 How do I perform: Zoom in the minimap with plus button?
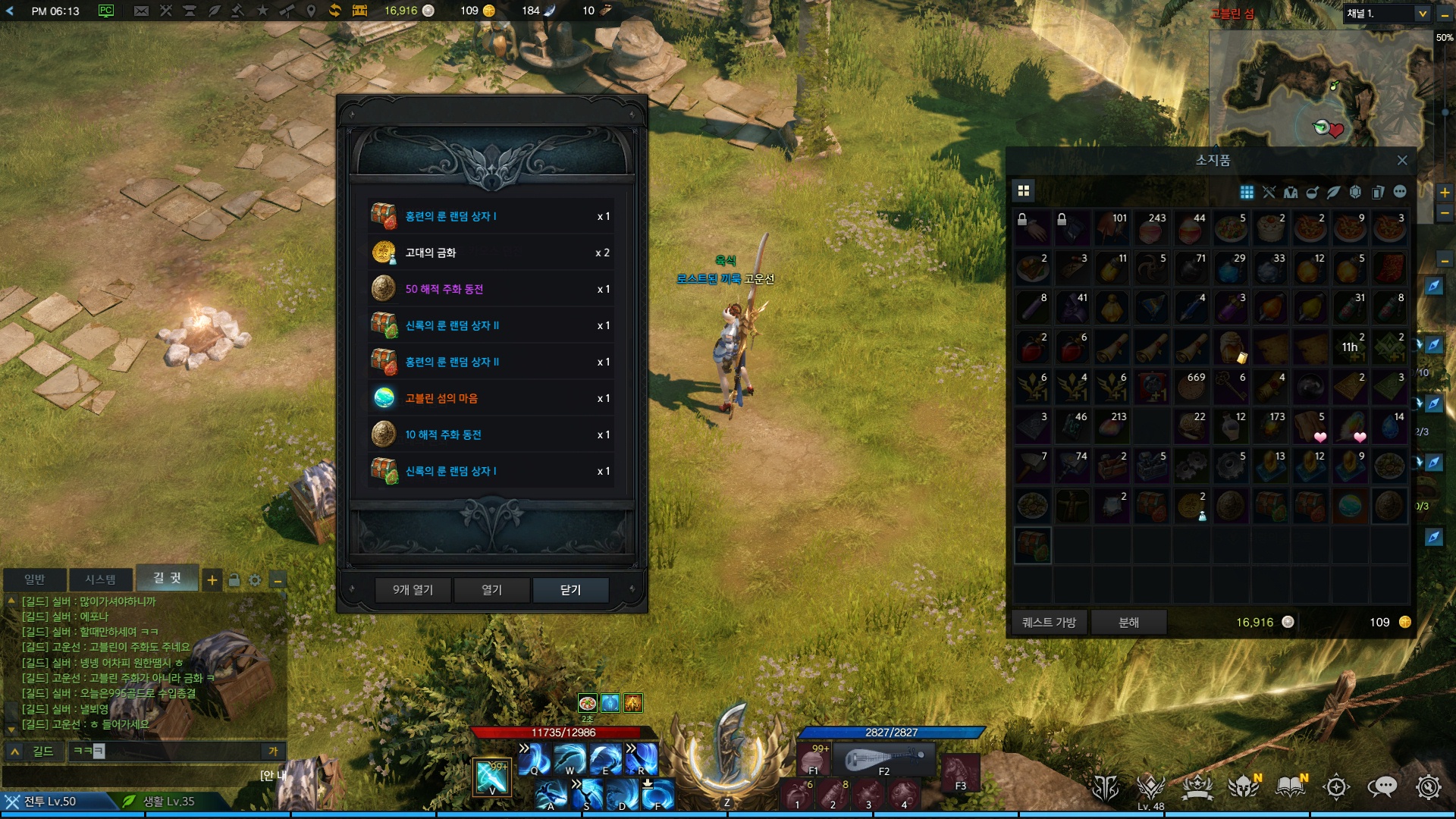1445,193
